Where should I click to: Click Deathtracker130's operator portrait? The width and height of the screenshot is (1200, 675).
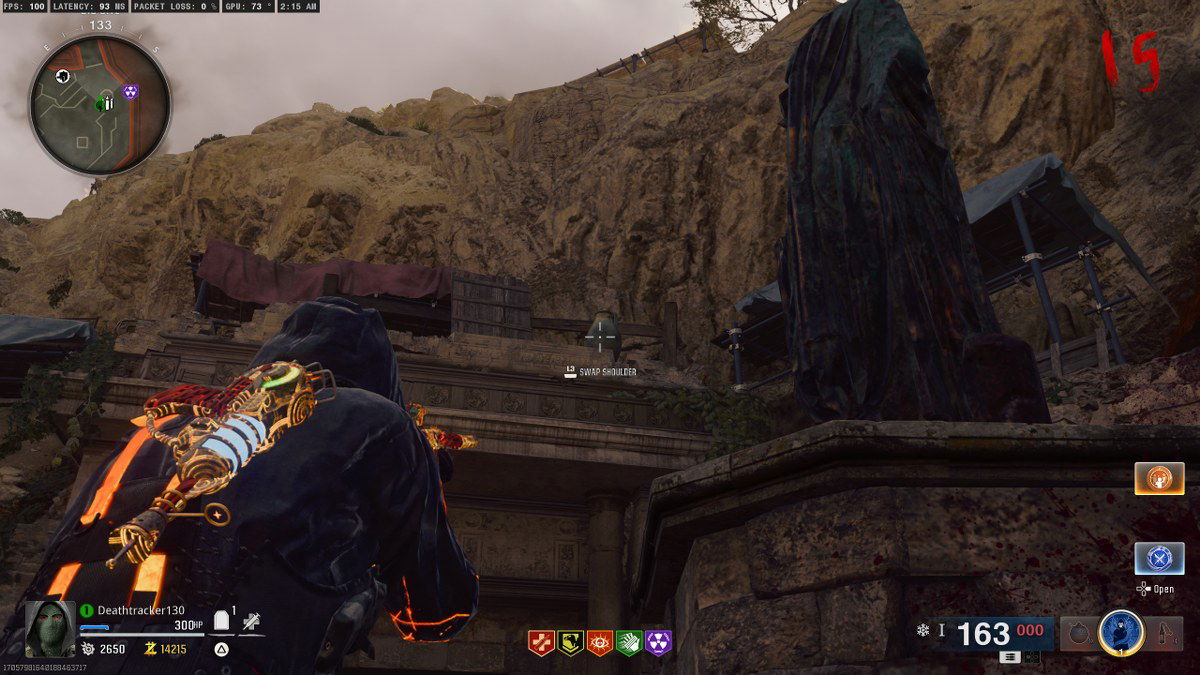coord(49,629)
